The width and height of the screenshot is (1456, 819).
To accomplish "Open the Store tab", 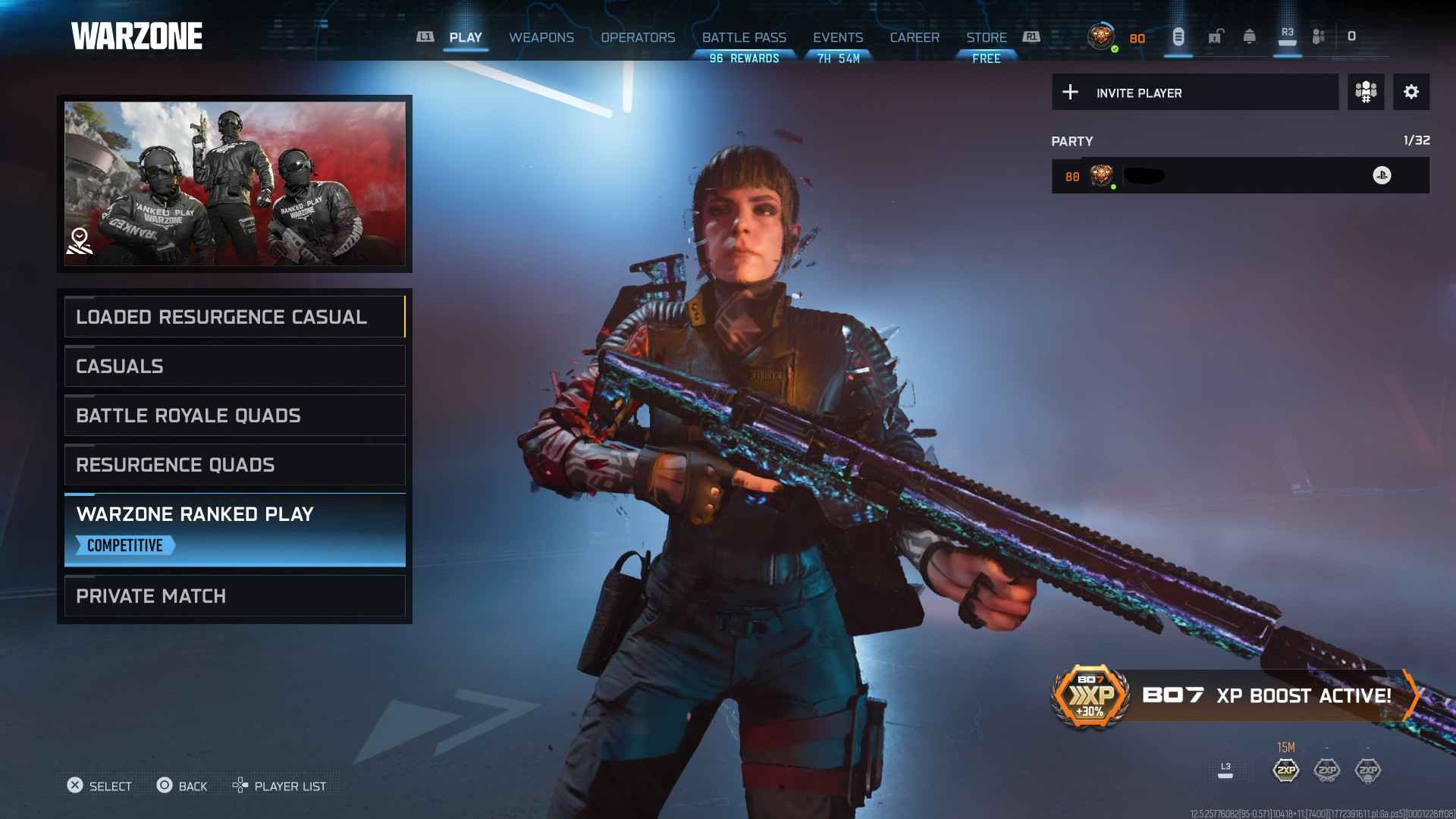I will [986, 37].
